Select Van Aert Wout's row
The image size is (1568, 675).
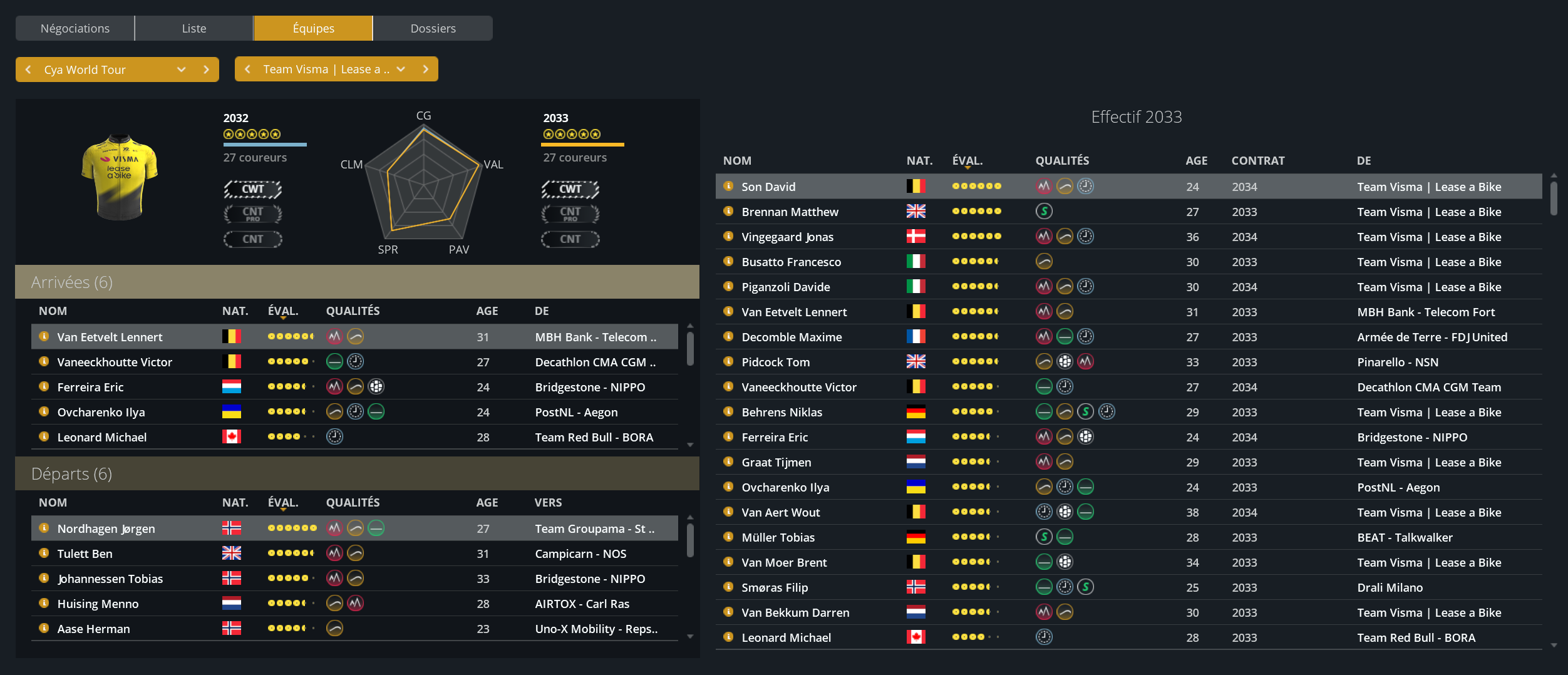(780, 512)
